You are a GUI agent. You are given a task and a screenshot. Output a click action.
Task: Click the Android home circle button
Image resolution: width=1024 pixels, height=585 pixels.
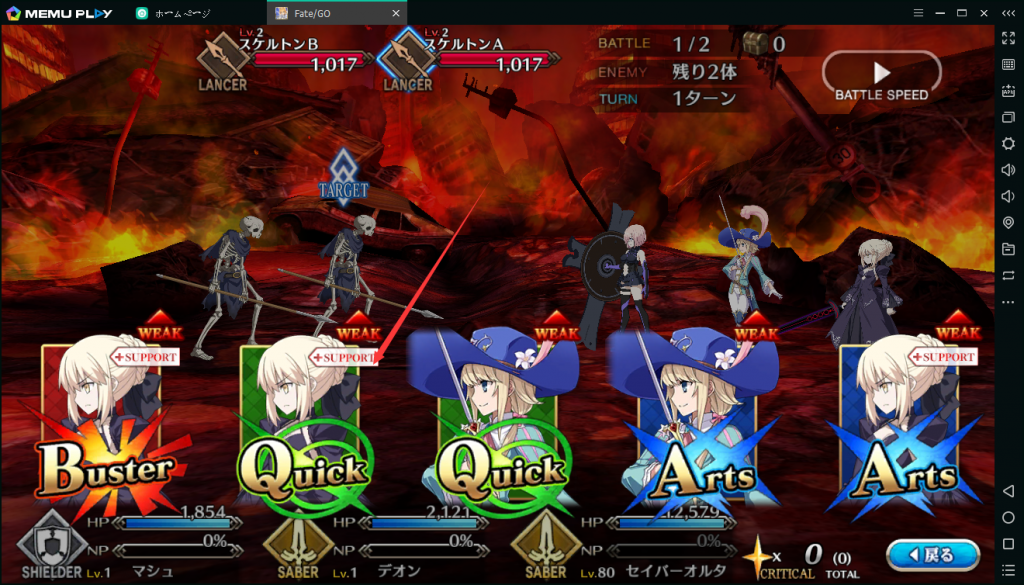click(1008, 517)
